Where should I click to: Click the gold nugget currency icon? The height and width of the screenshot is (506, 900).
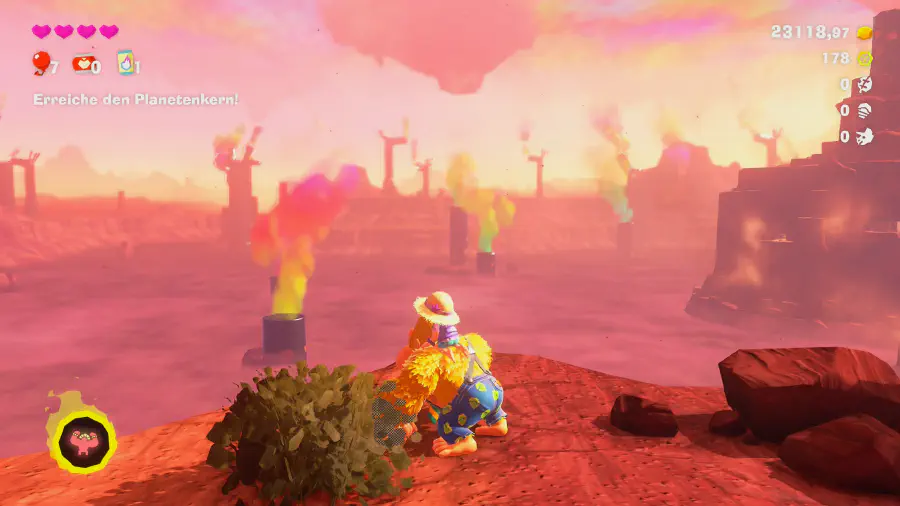(x=864, y=32)
